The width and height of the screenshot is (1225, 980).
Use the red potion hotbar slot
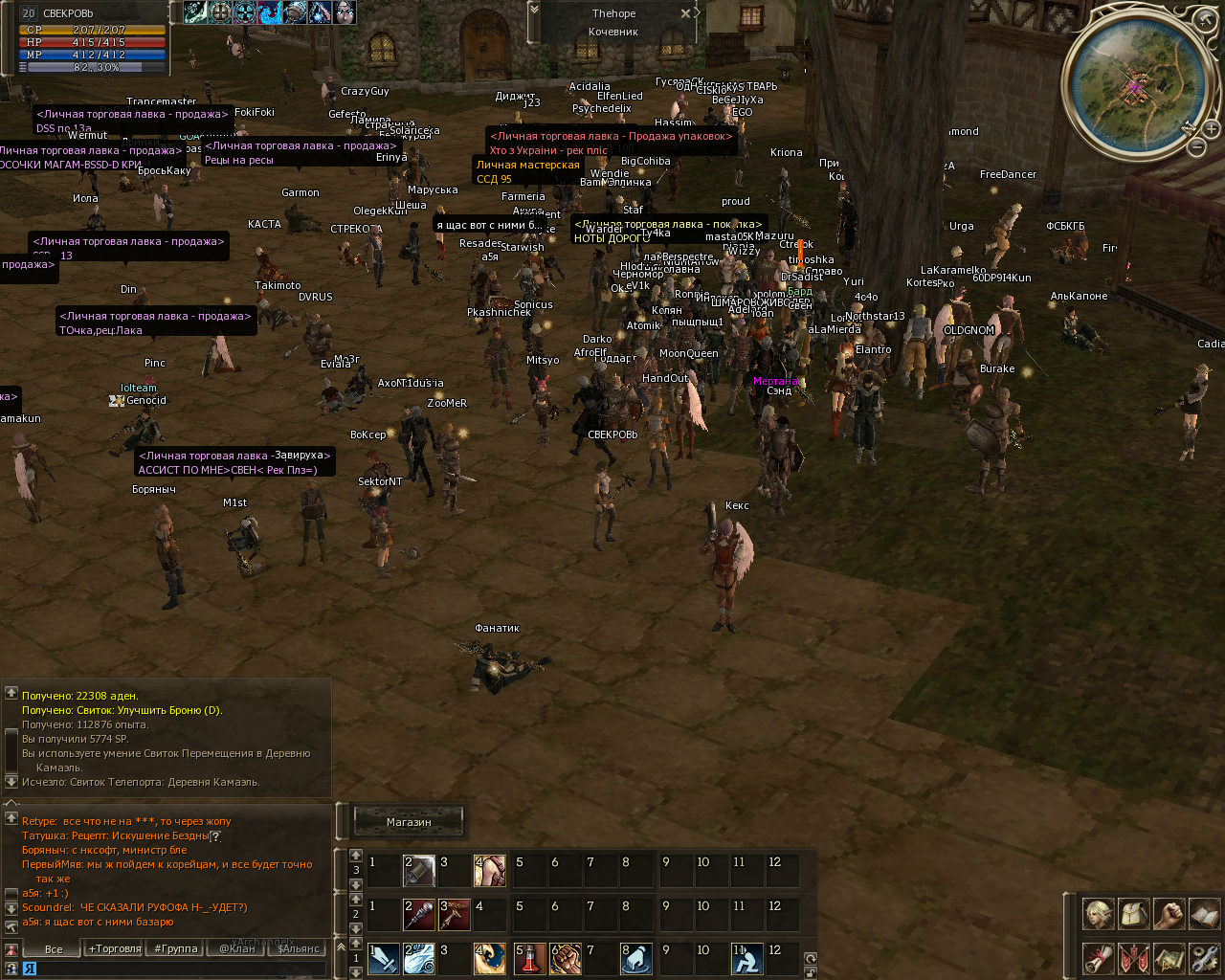click(529, 958)
